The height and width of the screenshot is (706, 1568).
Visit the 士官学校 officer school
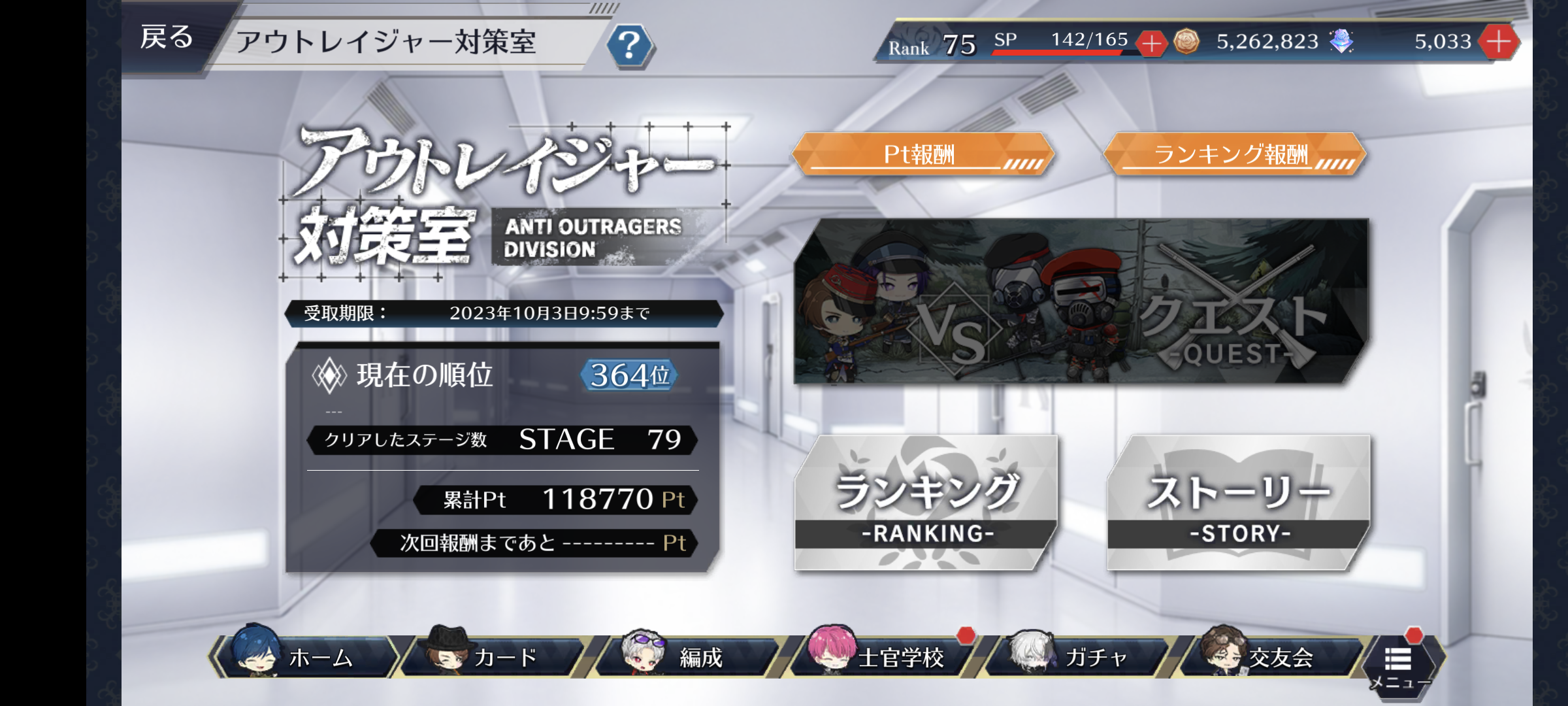[883, 656]
